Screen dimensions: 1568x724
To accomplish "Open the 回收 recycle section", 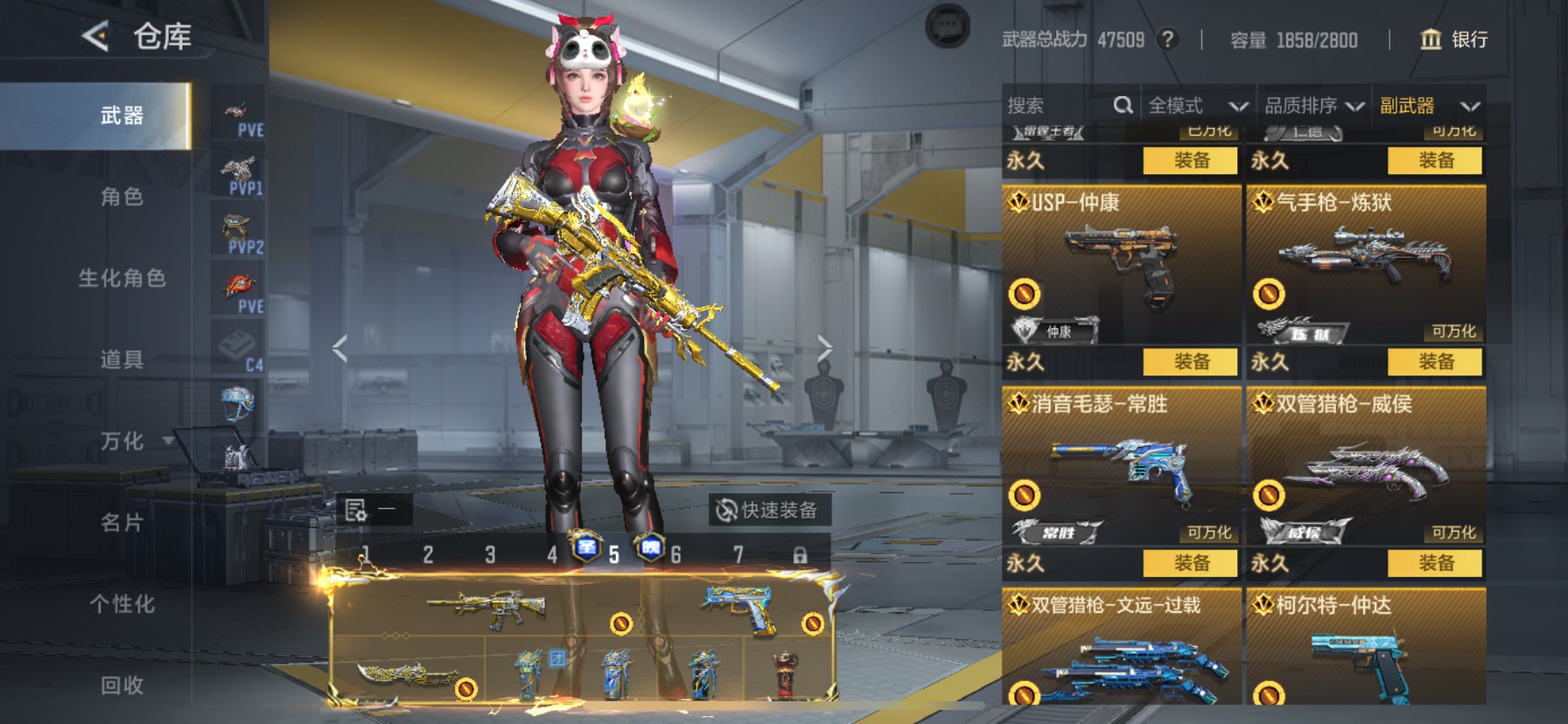I will point(122,686).
